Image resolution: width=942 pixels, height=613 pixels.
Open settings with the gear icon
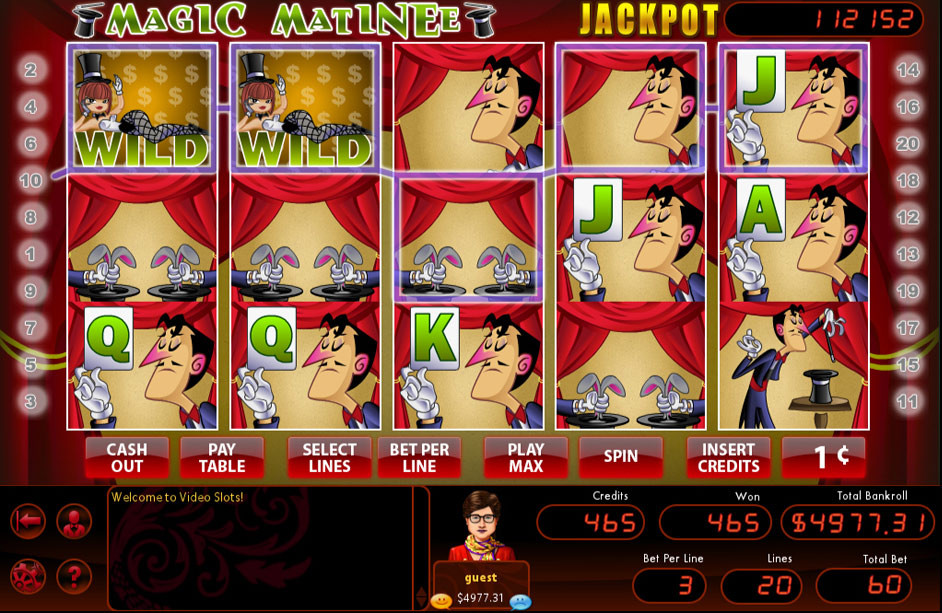28,577
